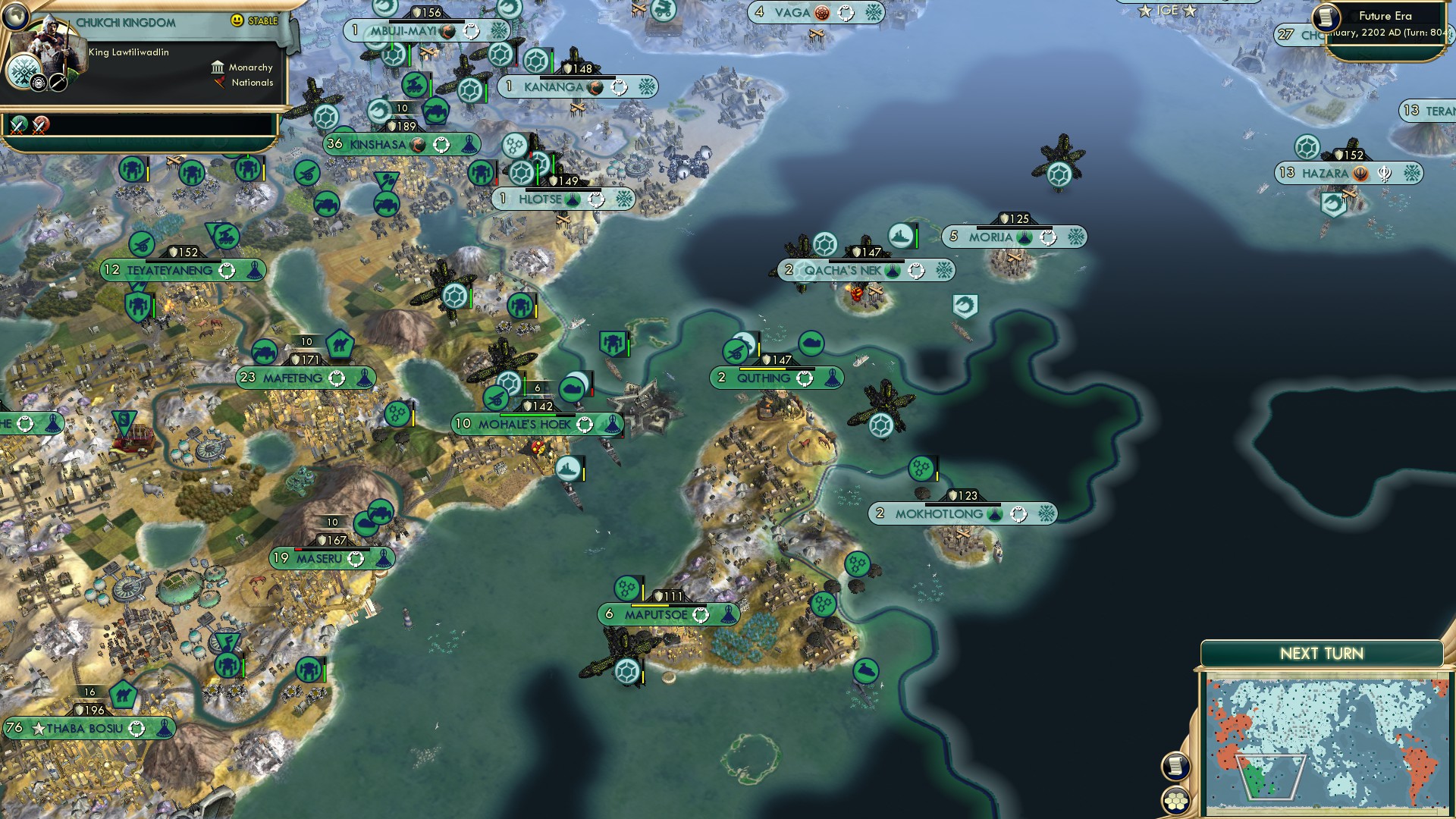Click the artillery unit icon beside Quthing

734,350
